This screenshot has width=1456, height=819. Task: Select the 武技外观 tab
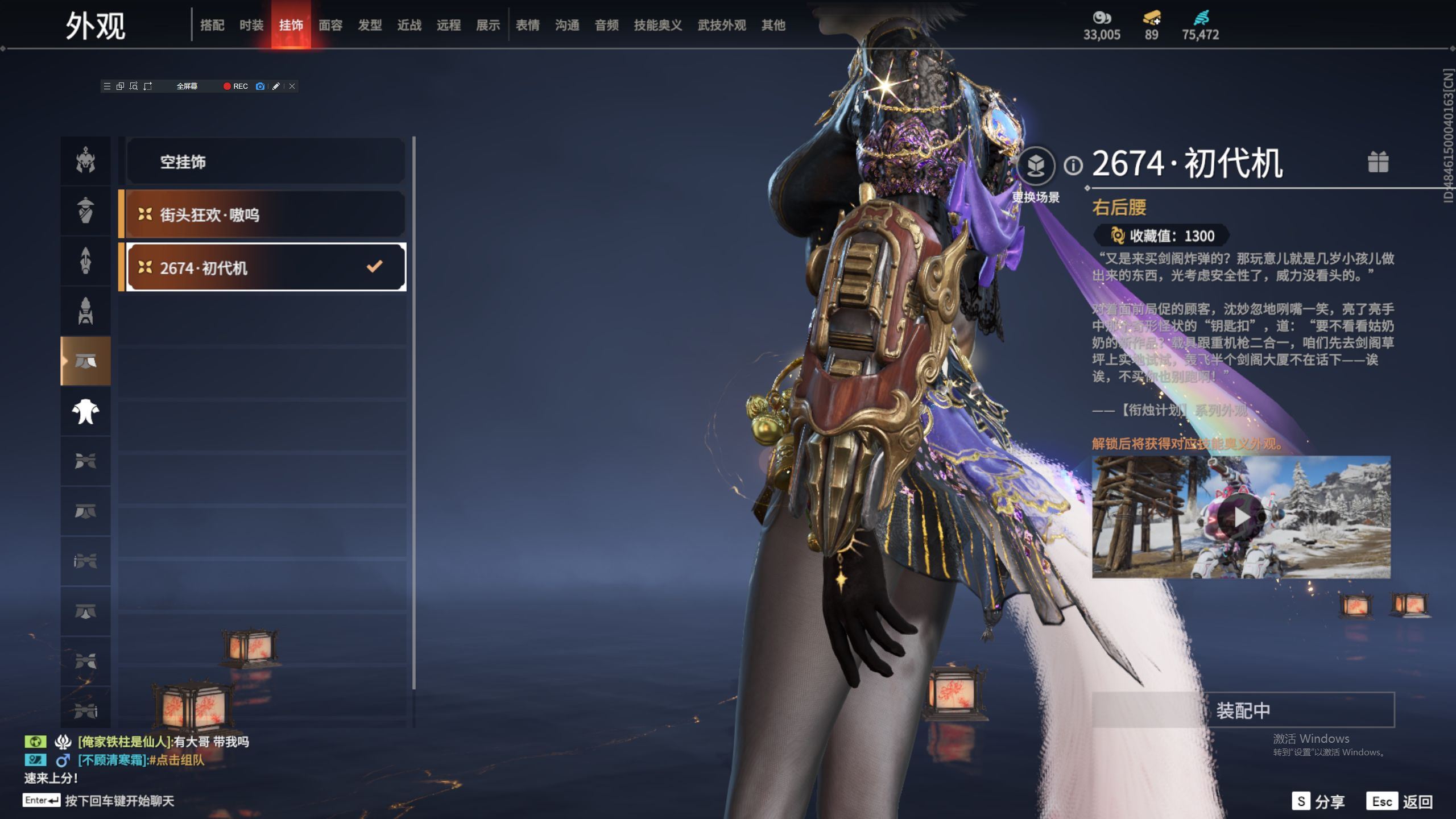click(722, 25)
